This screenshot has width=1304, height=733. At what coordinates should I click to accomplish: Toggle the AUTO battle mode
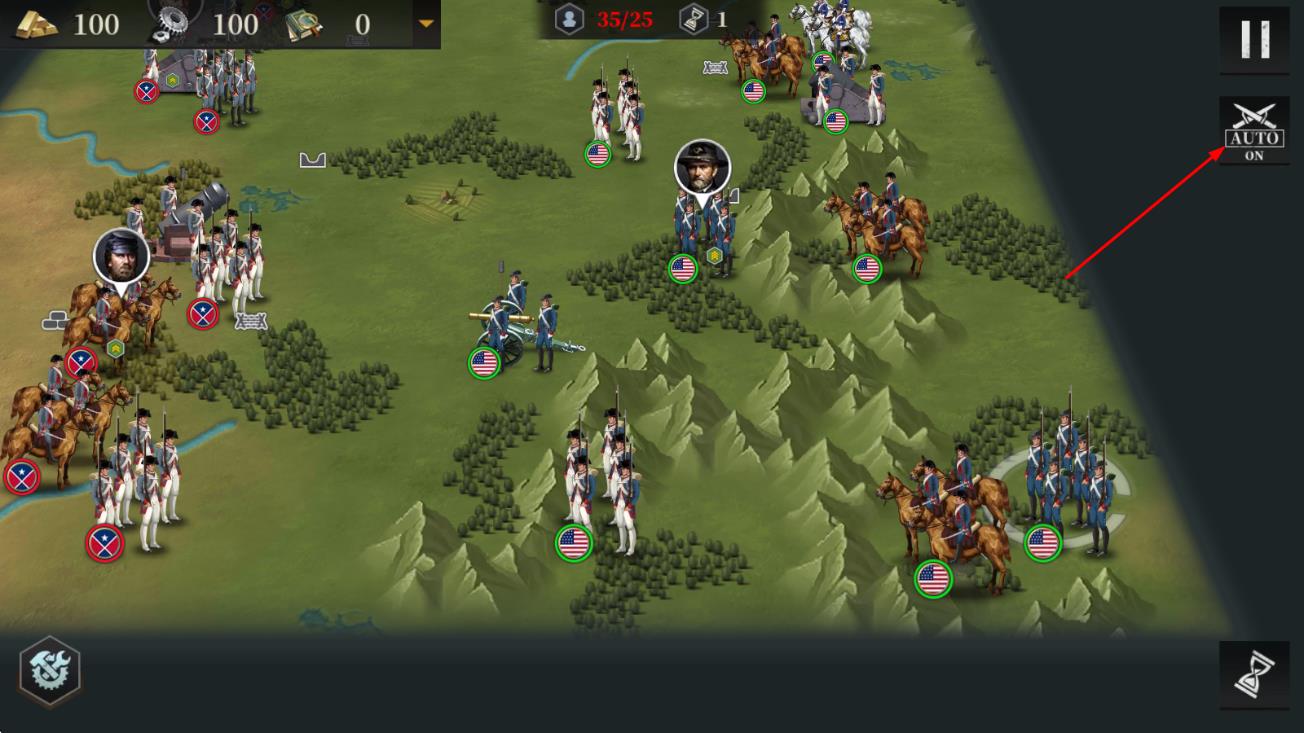point(1254,131)
